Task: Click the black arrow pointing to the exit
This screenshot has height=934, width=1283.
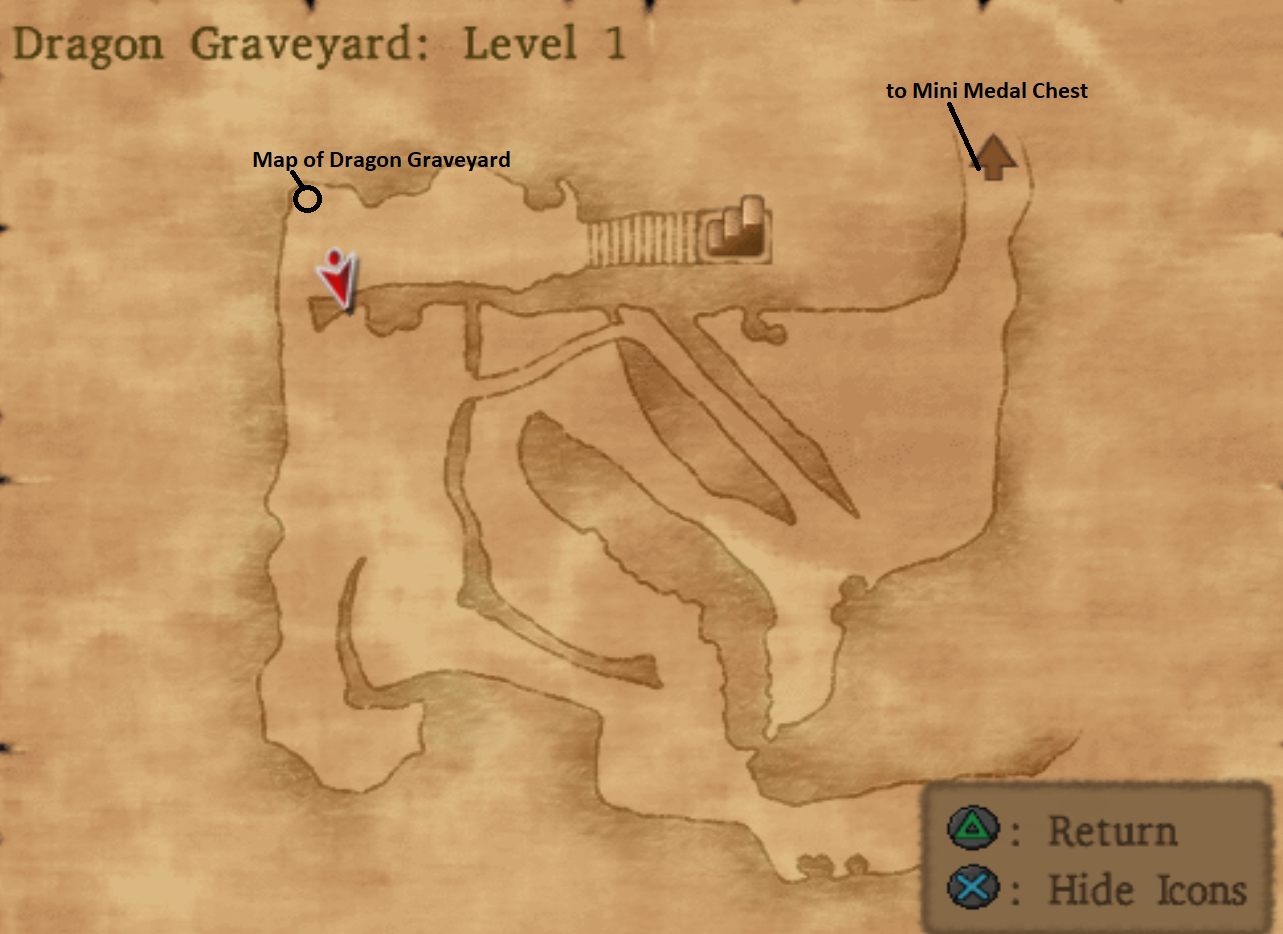Action: coord(963,139)
